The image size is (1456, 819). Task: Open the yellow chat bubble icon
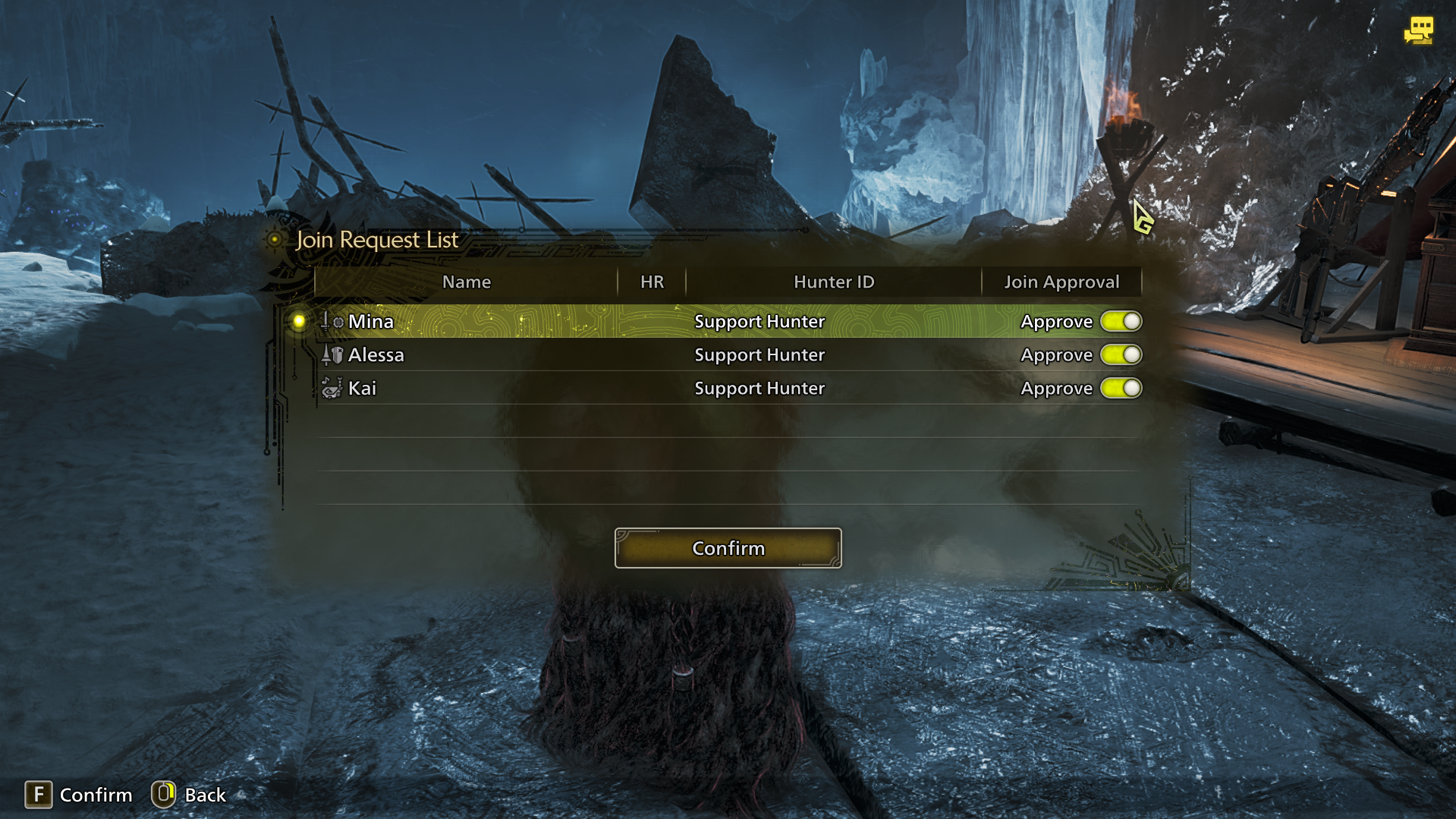pyautogui.click(x=1418, y=31)
